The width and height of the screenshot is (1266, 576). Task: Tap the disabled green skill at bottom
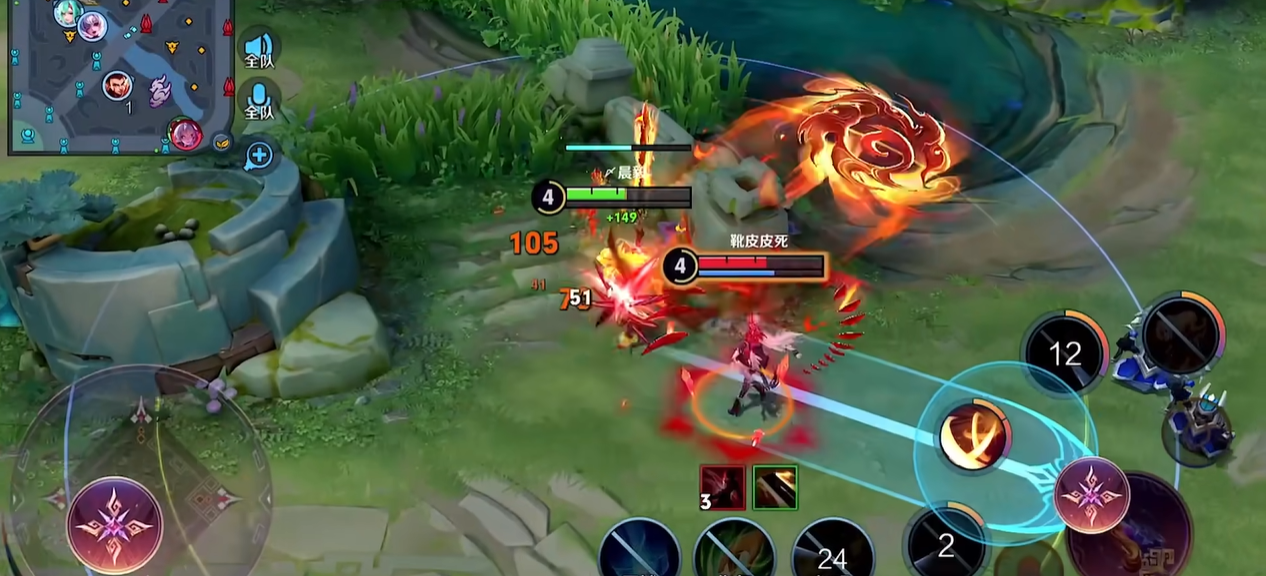[x=735, y=553]
